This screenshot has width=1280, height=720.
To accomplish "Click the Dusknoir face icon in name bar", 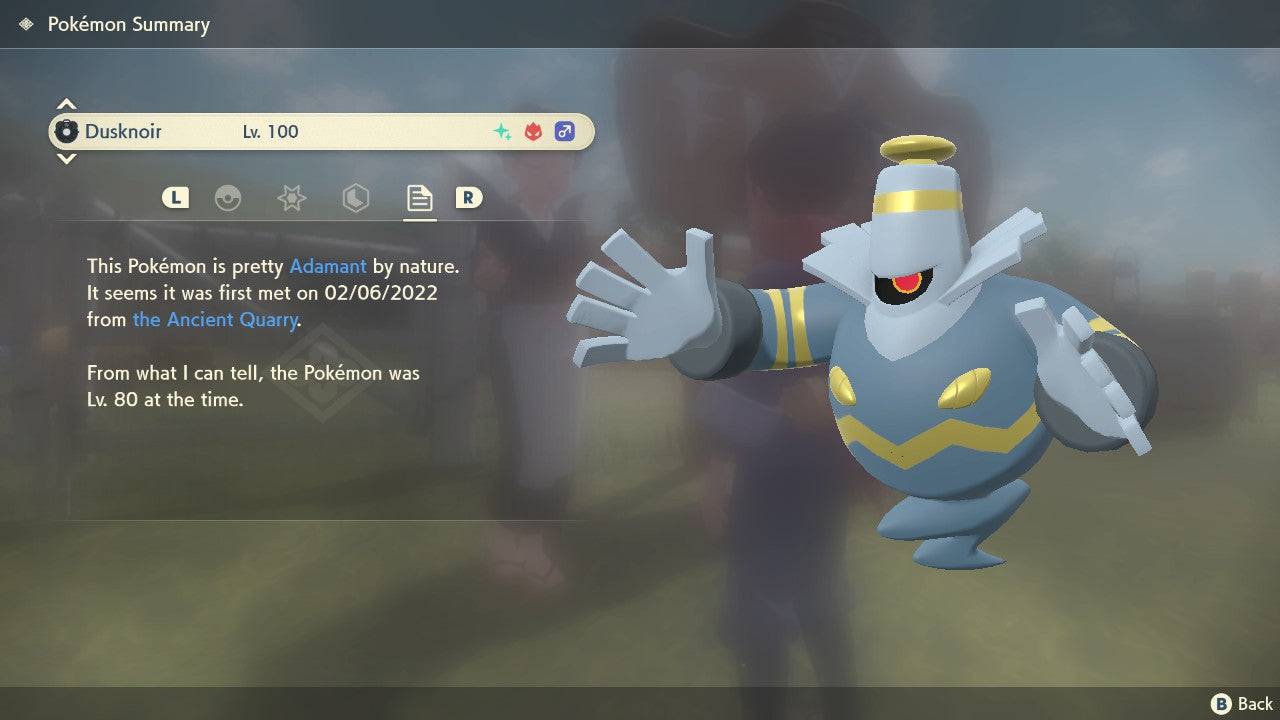I will (x=66, y=131).
